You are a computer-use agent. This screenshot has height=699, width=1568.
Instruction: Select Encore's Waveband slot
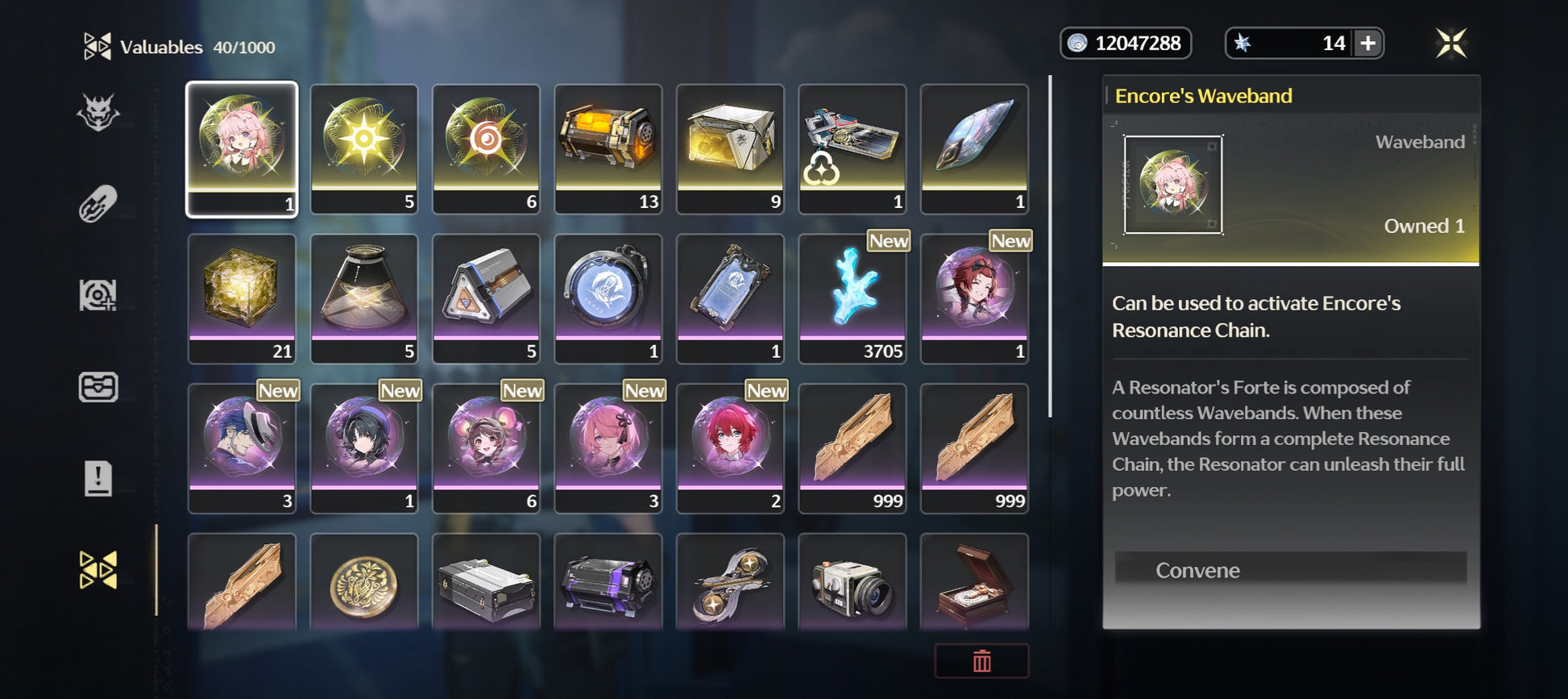(x=242, y=148)
